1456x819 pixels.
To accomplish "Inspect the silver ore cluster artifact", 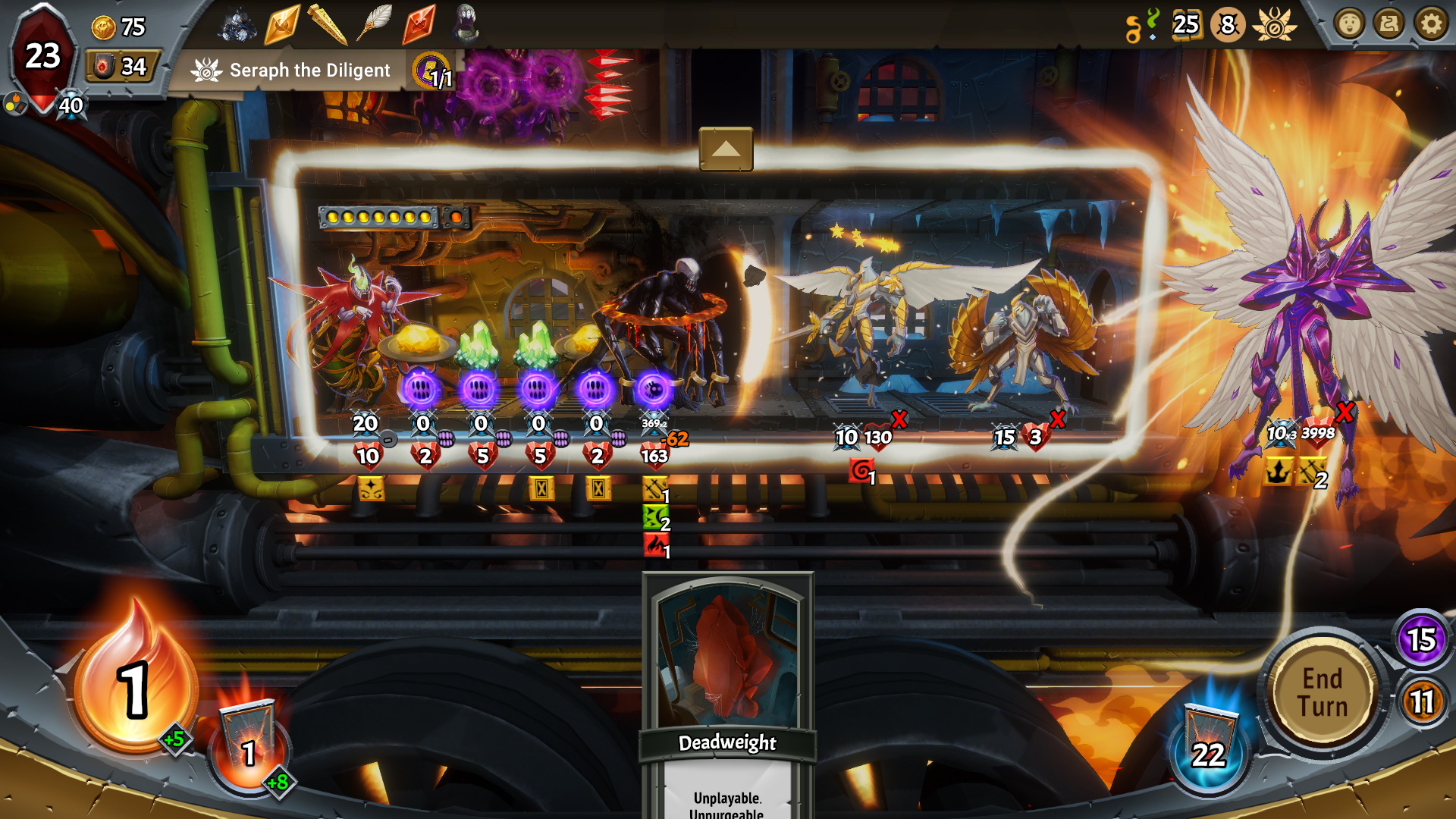I will click(x=237, y=25).
